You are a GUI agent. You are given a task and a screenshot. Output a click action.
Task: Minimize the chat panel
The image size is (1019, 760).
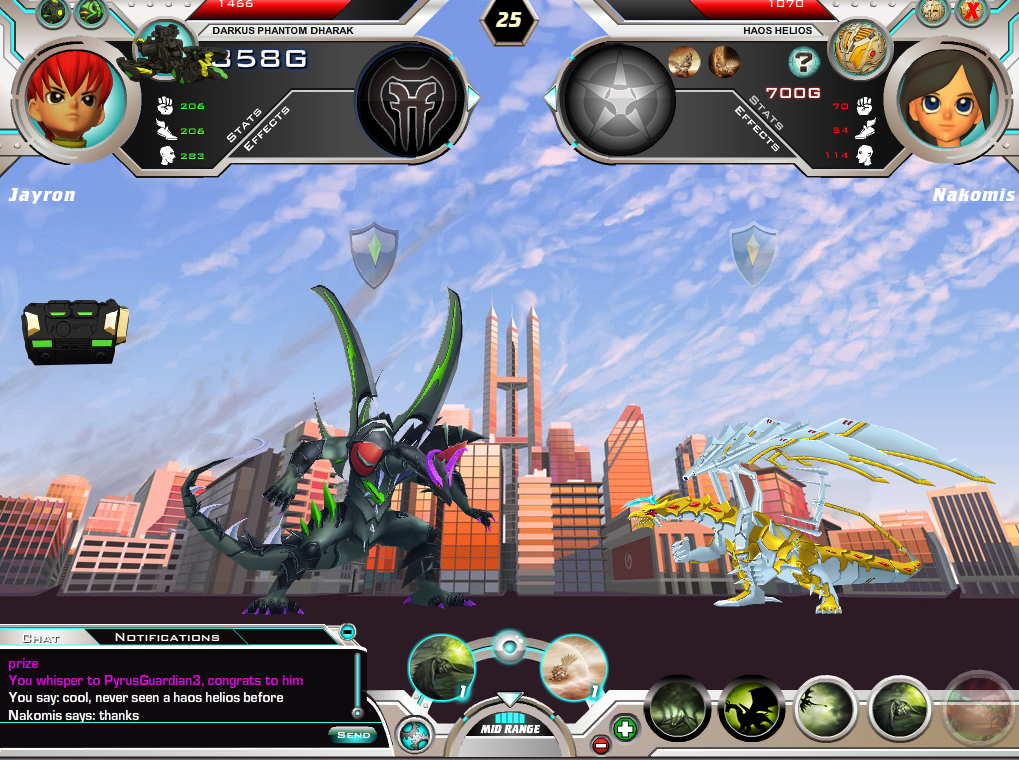[x=347, y=631]
